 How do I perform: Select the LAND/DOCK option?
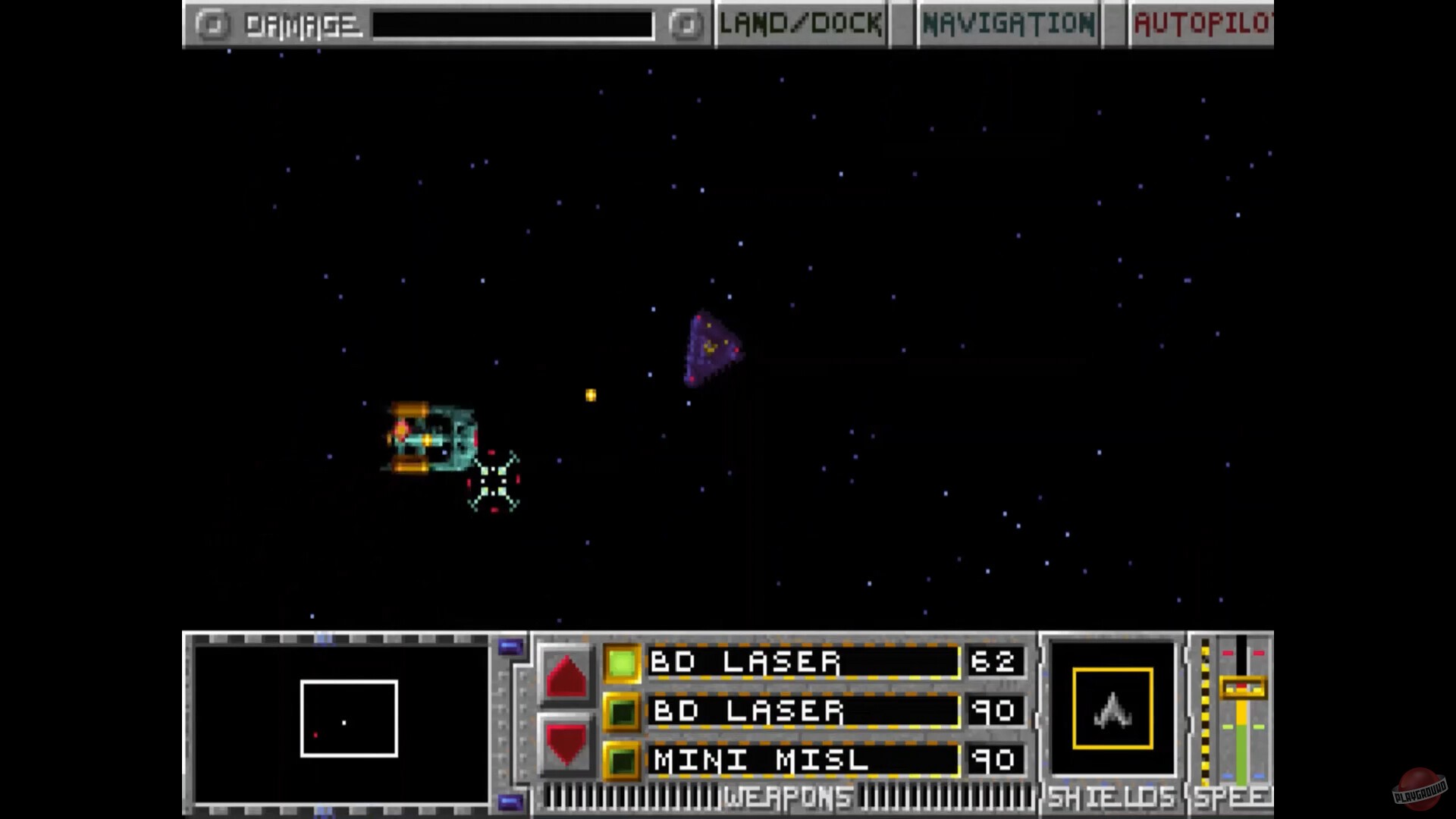pos(799,23)
